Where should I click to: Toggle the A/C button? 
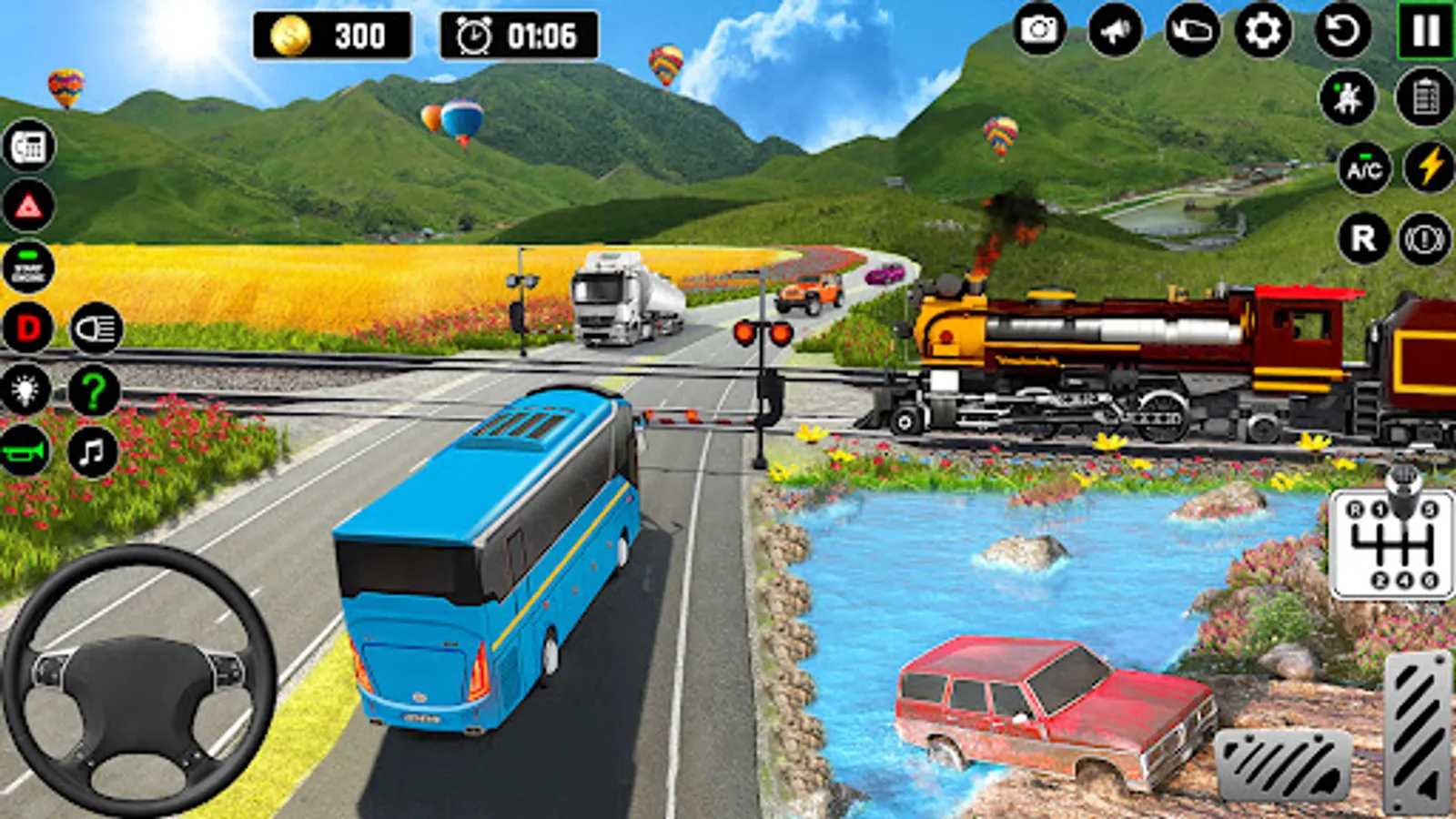click(1364, 168)
